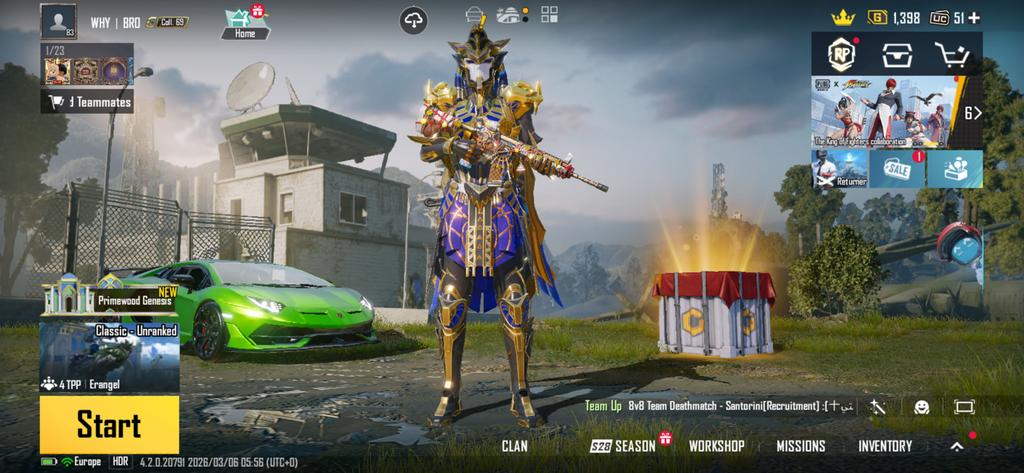Viewport: 1024px width, 473px height.
Task: Open the player profile avatar
Action: click(x=58, y=21)
